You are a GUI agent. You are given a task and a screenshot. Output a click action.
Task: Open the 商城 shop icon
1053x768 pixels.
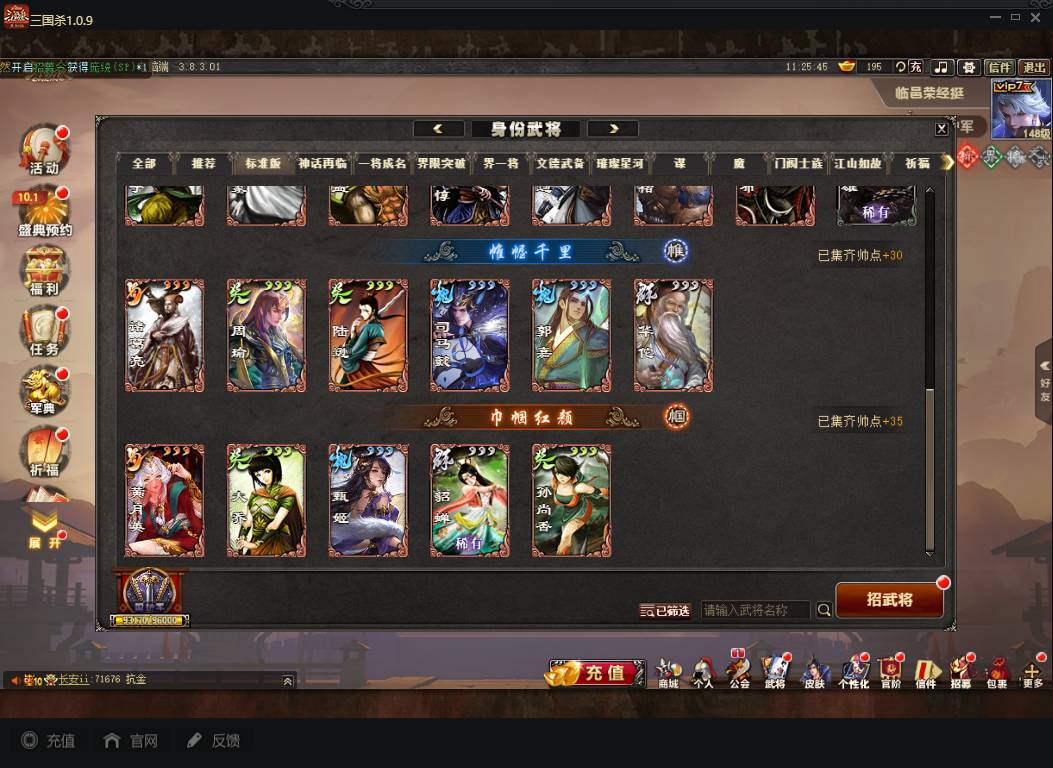click(668, 672)
